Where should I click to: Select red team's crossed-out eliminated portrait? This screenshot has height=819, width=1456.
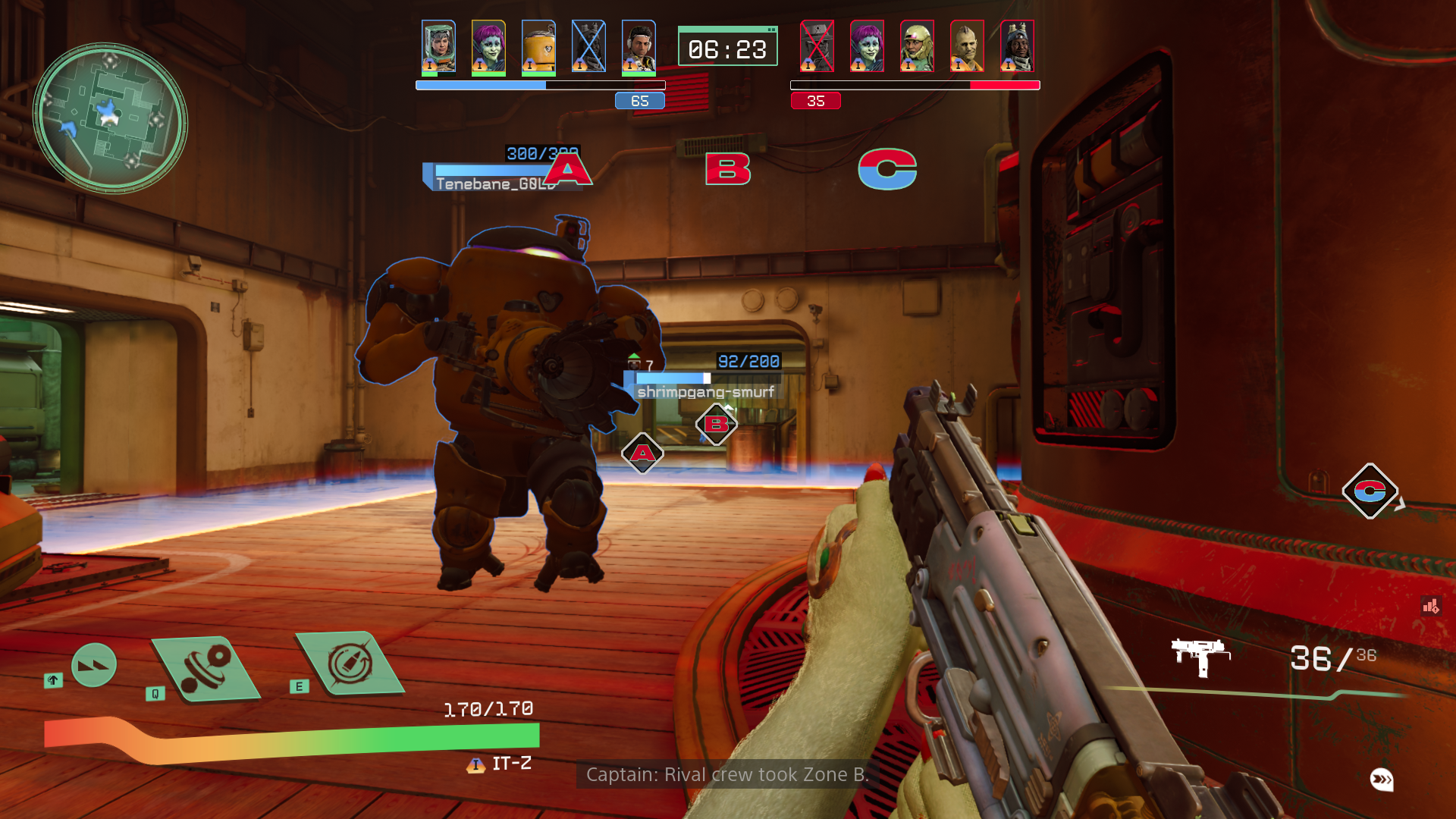pyautogui.click(x=817, y=47)
